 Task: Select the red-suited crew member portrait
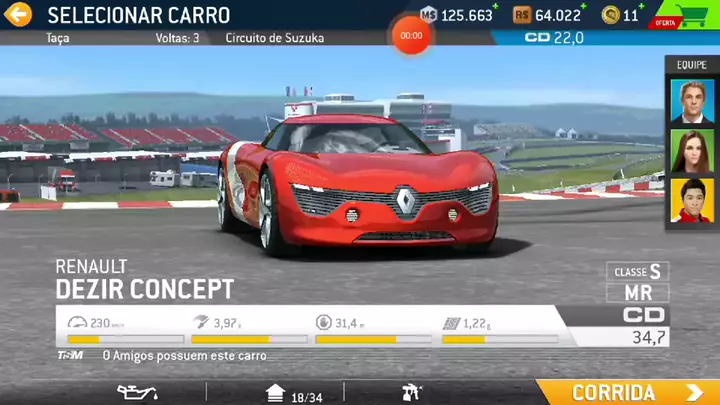[692, 200]
